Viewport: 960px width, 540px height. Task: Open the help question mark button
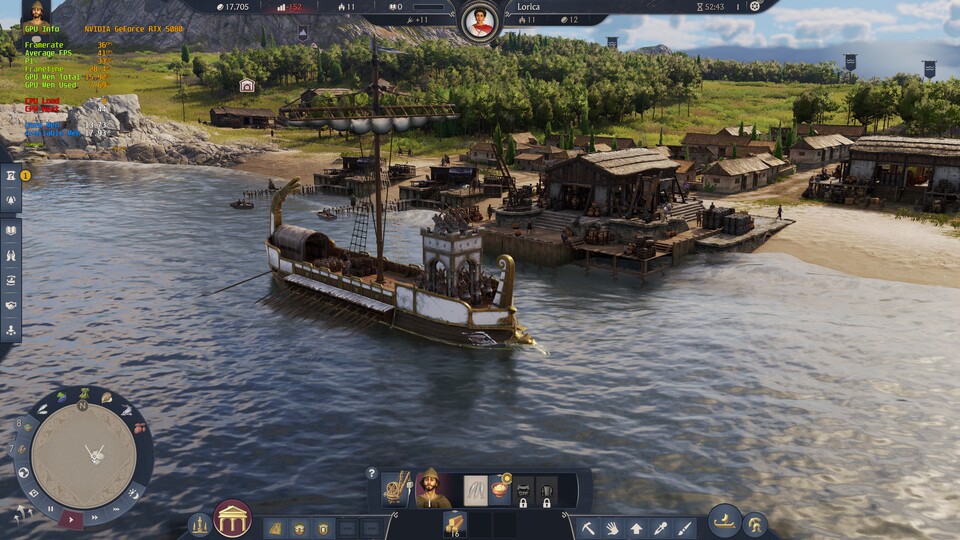coord(372,473)
